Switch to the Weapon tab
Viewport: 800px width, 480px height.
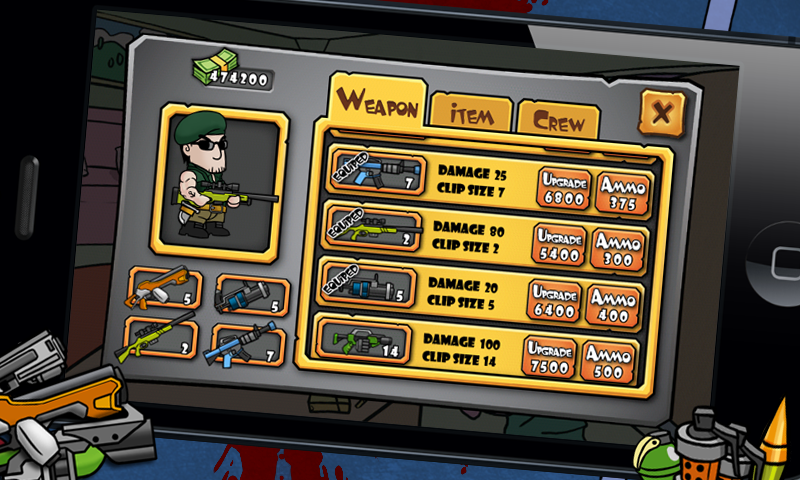(377, 102)
